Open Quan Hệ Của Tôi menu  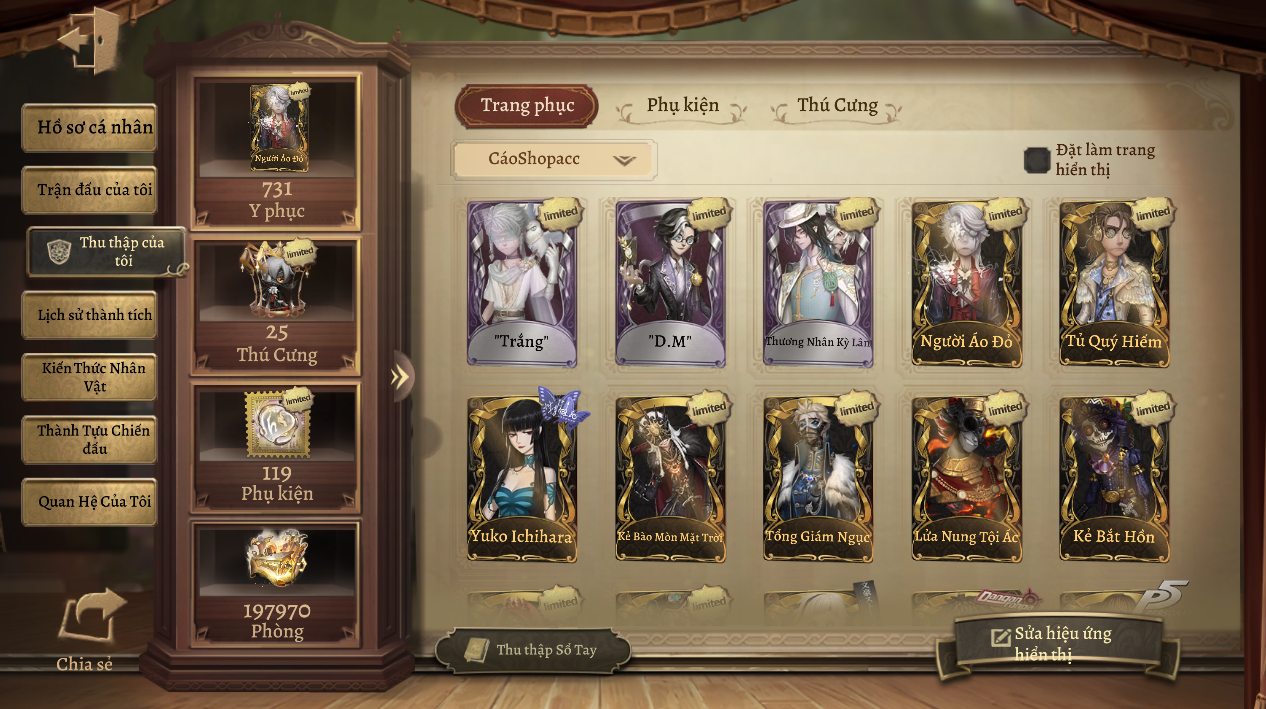pos(90,502)
